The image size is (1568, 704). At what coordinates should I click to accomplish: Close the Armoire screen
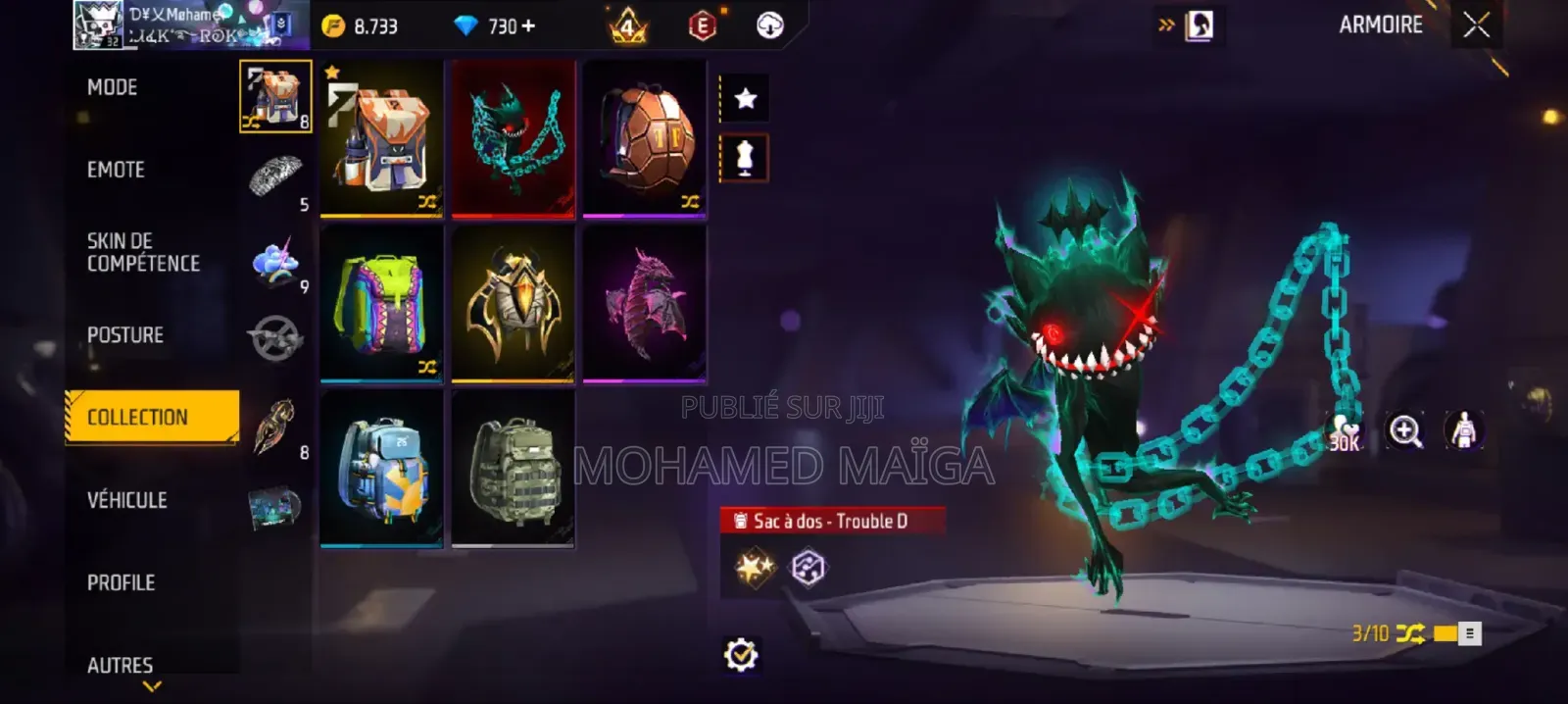click(x=1476, y=25)
